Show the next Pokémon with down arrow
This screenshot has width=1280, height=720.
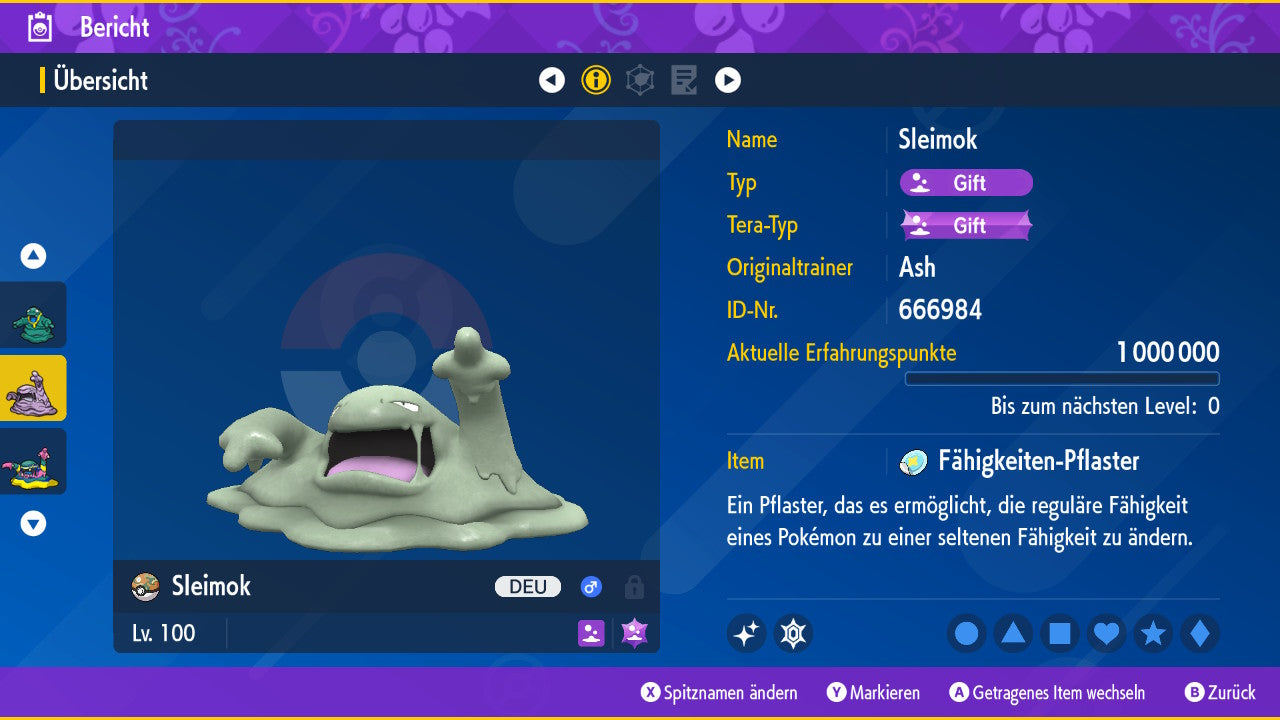pos(33,523)
